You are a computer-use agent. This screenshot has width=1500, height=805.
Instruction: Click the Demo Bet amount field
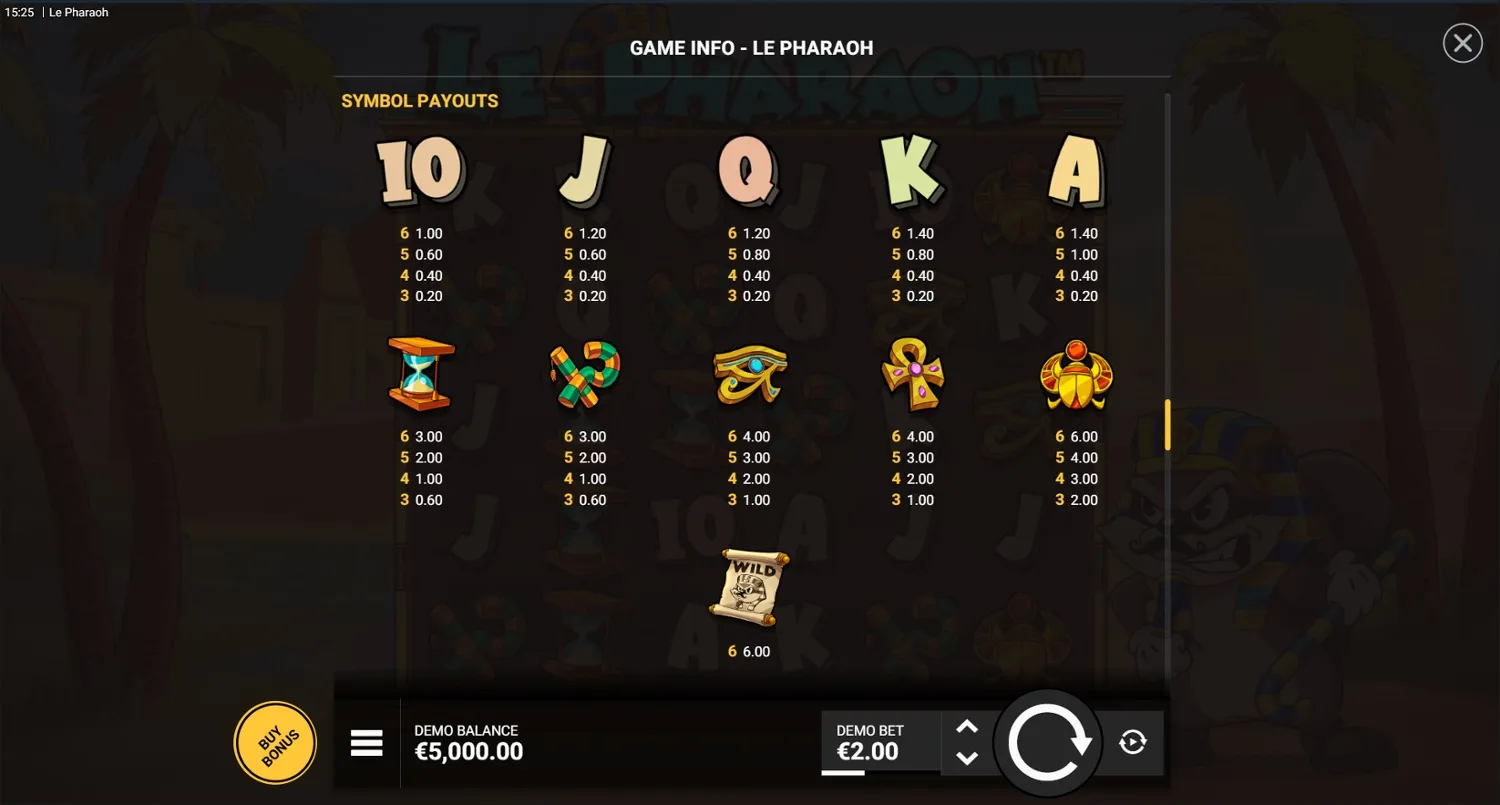pos(878,742)
